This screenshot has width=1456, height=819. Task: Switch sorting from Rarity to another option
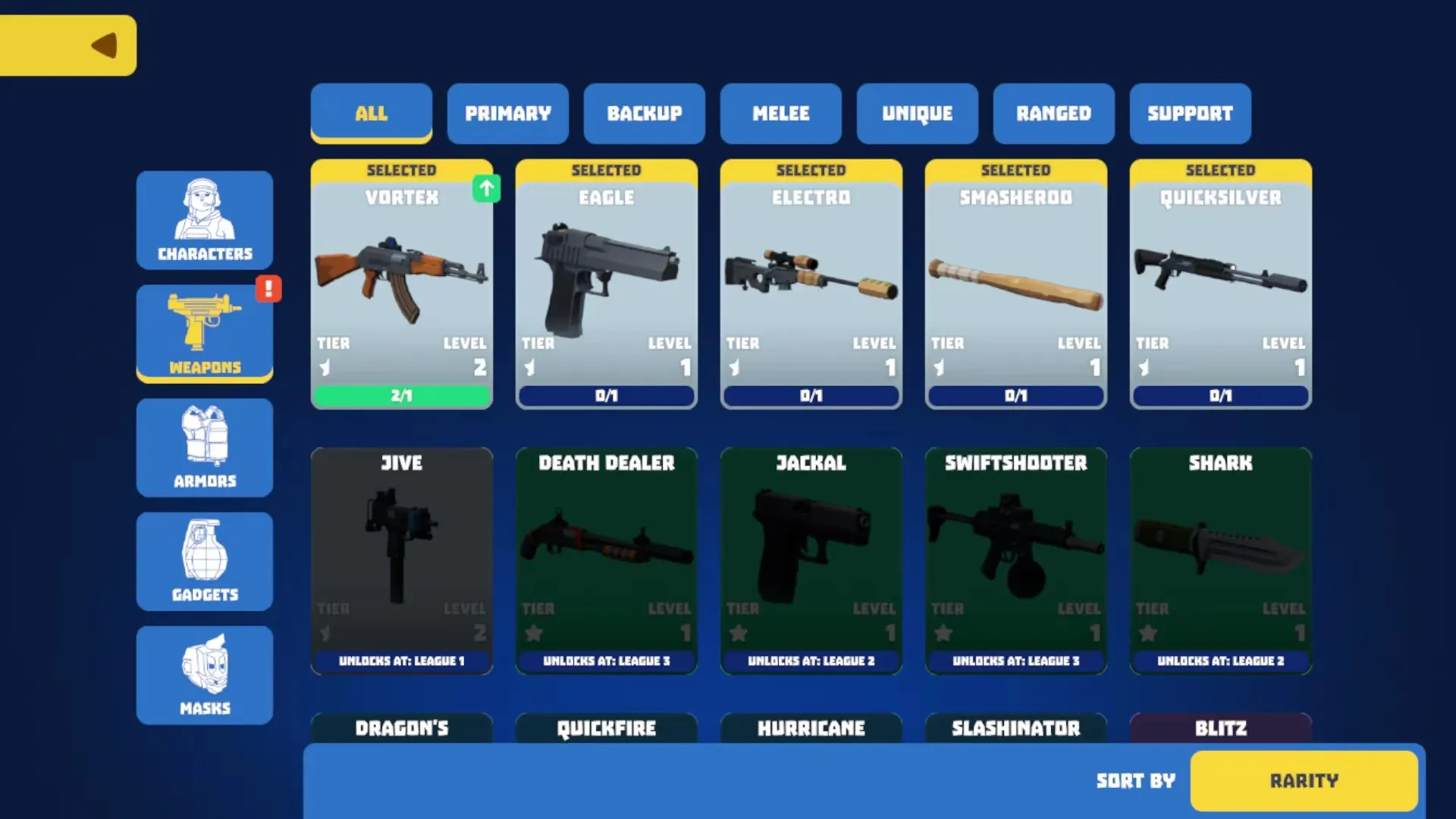click(1304, 780)
